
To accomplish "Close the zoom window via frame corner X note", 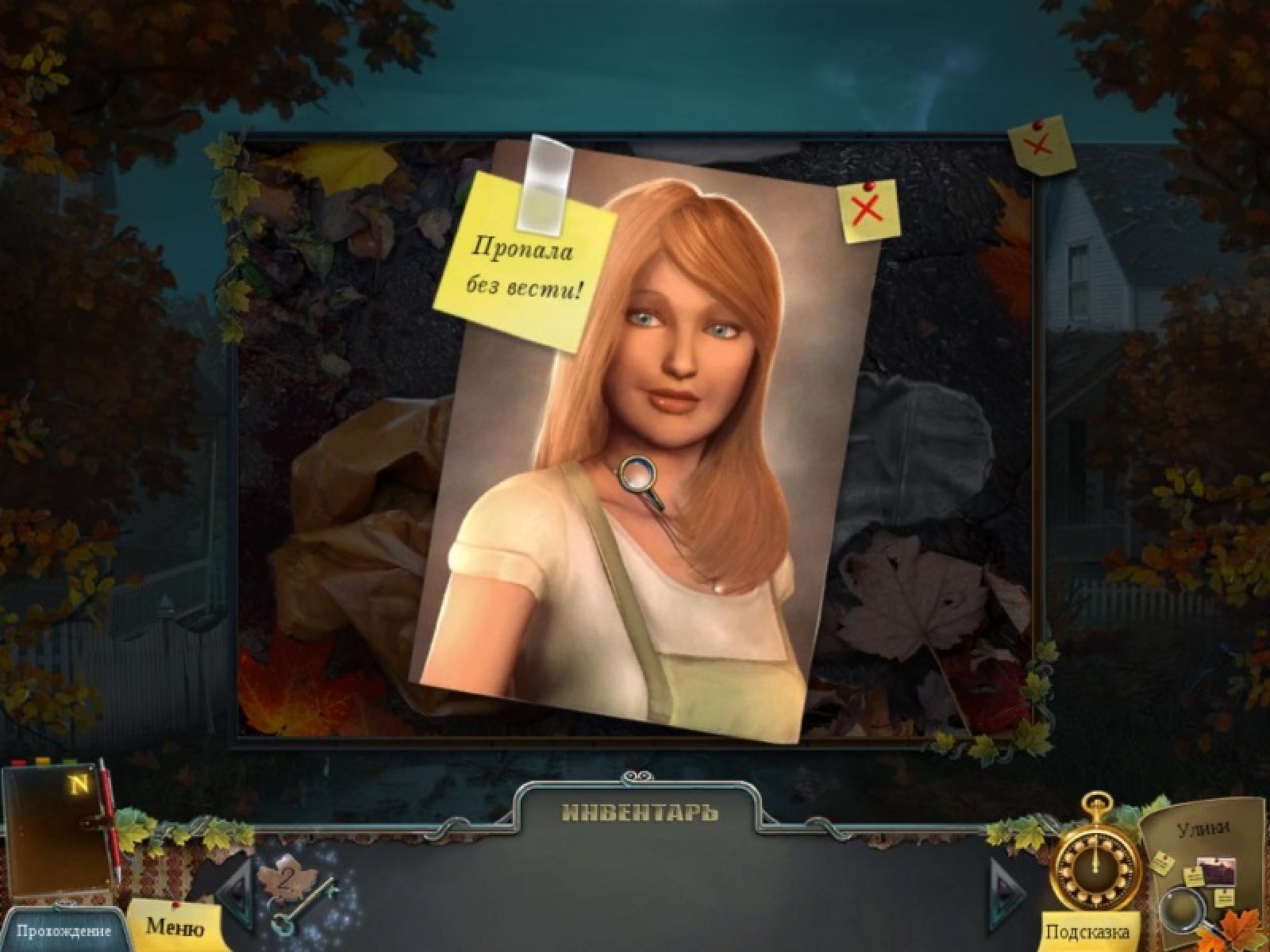I will pos(1040,145).
